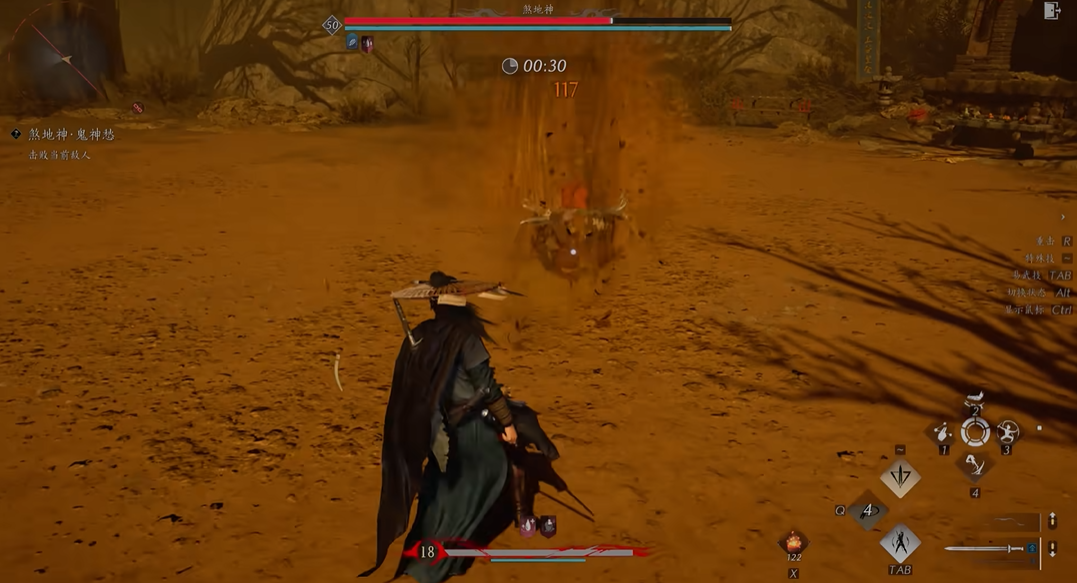Click the exit door icon

[x=1051, y=11]
